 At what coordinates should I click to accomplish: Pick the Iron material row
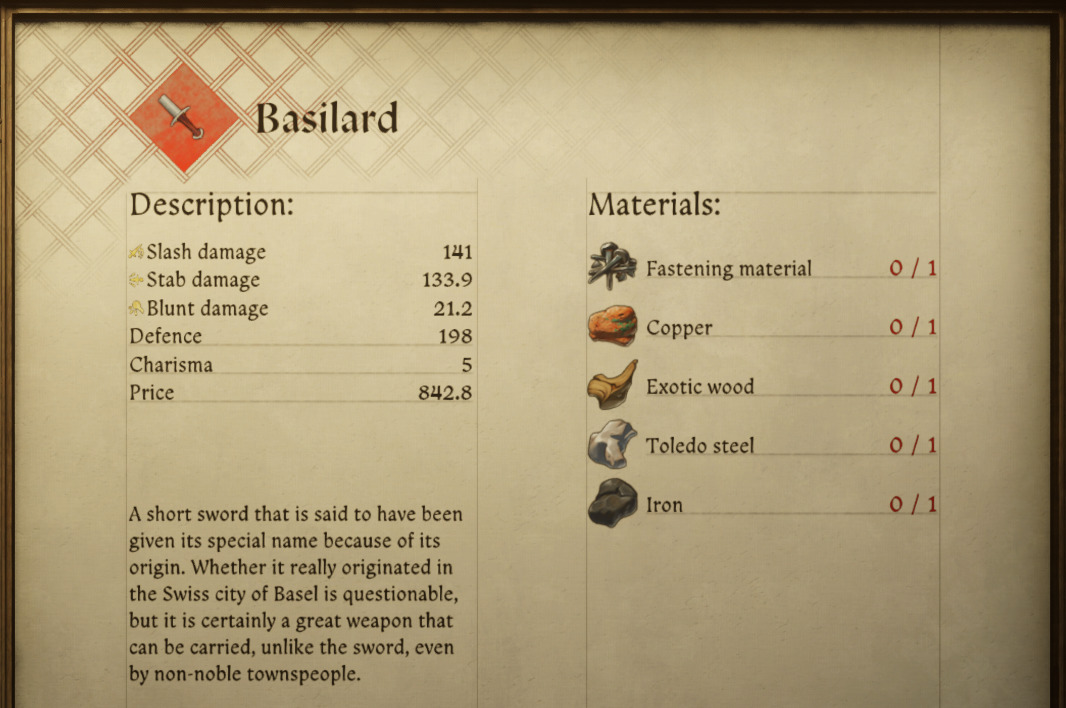click(x=664, y=505)
